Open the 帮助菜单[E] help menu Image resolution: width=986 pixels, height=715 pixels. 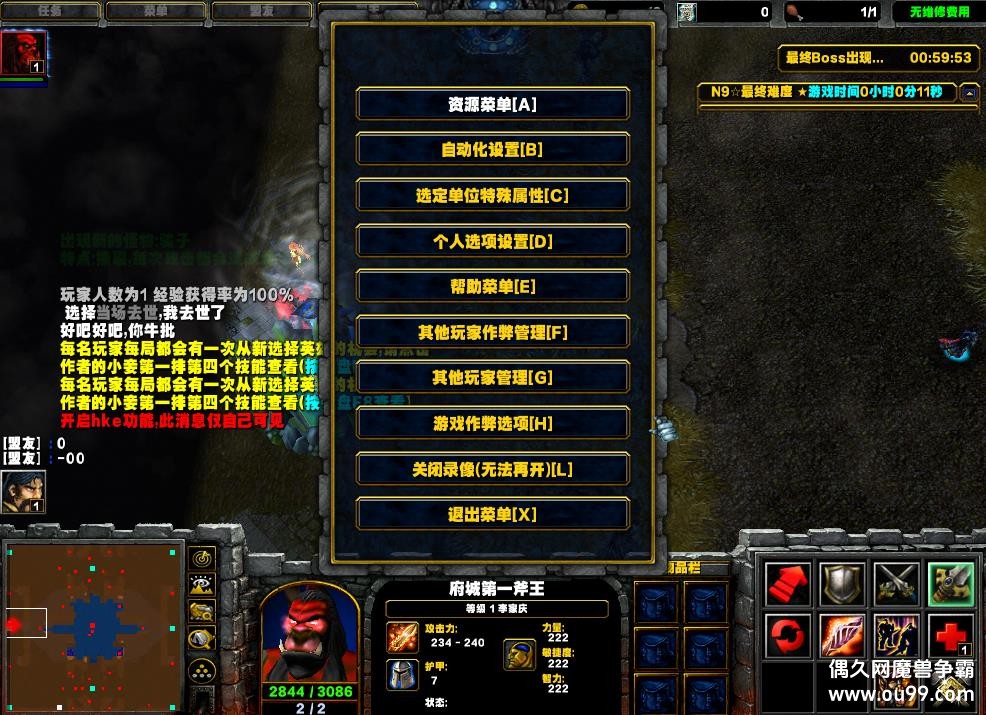point(492,286)
